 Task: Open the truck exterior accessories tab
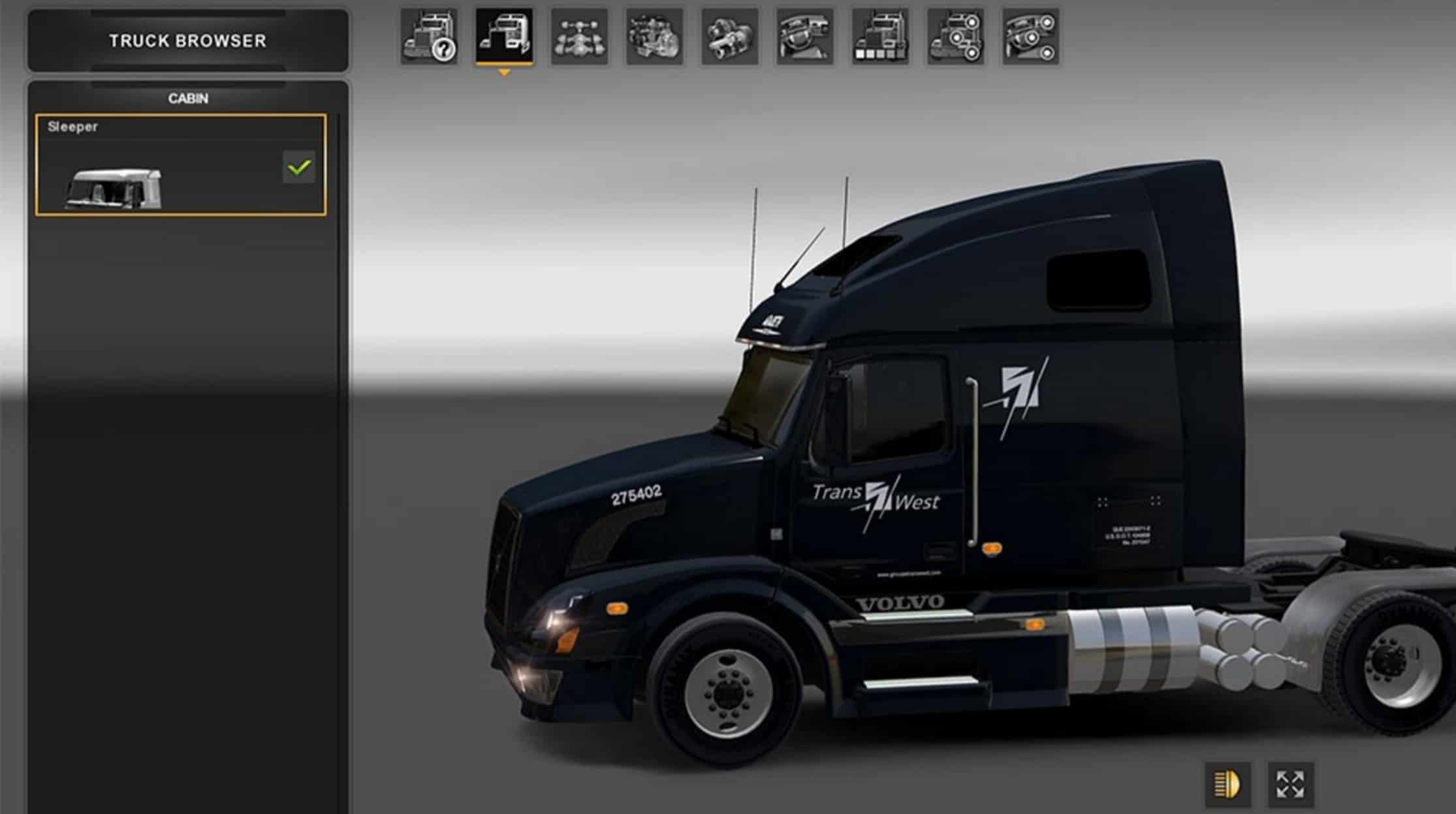tap(955, 37)
